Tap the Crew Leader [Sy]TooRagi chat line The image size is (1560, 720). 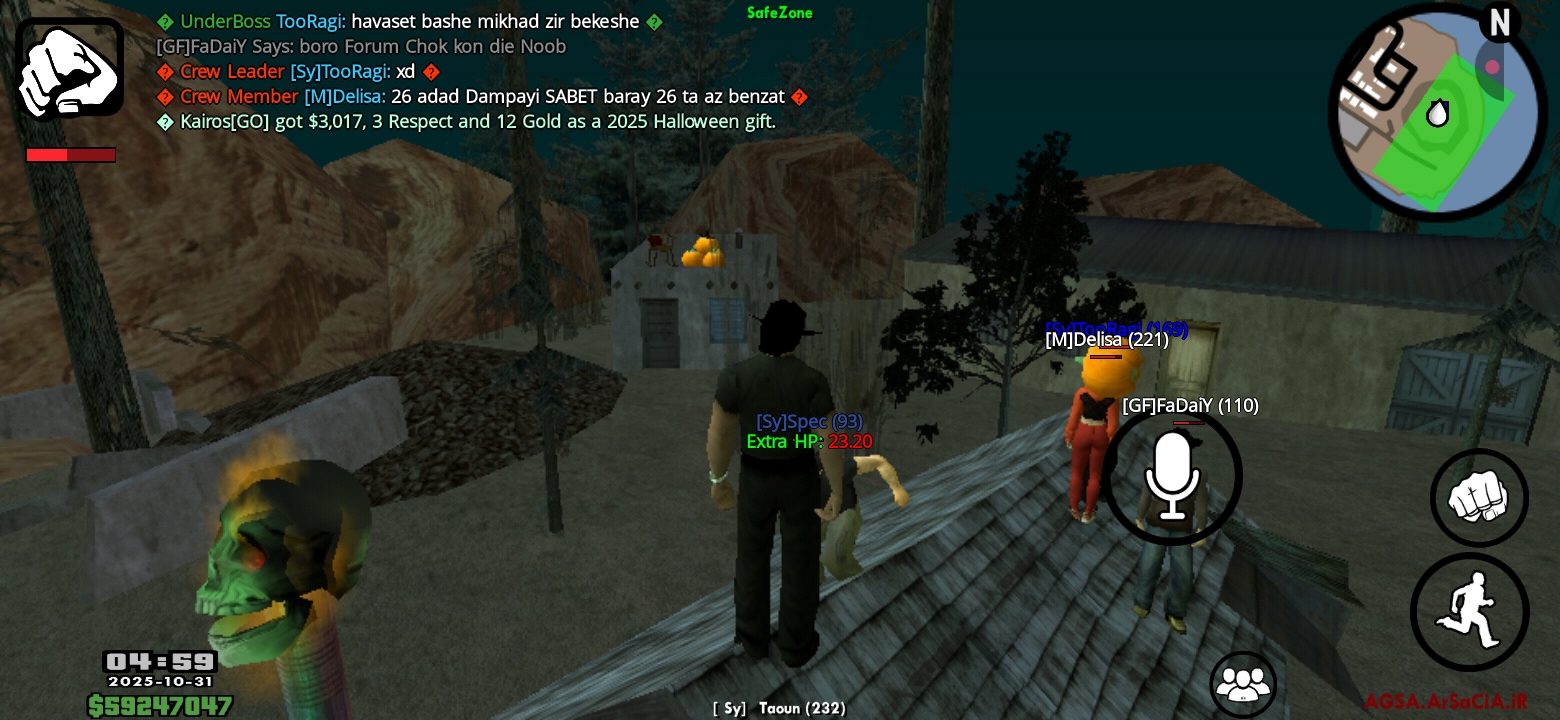[x=296, y=71]
